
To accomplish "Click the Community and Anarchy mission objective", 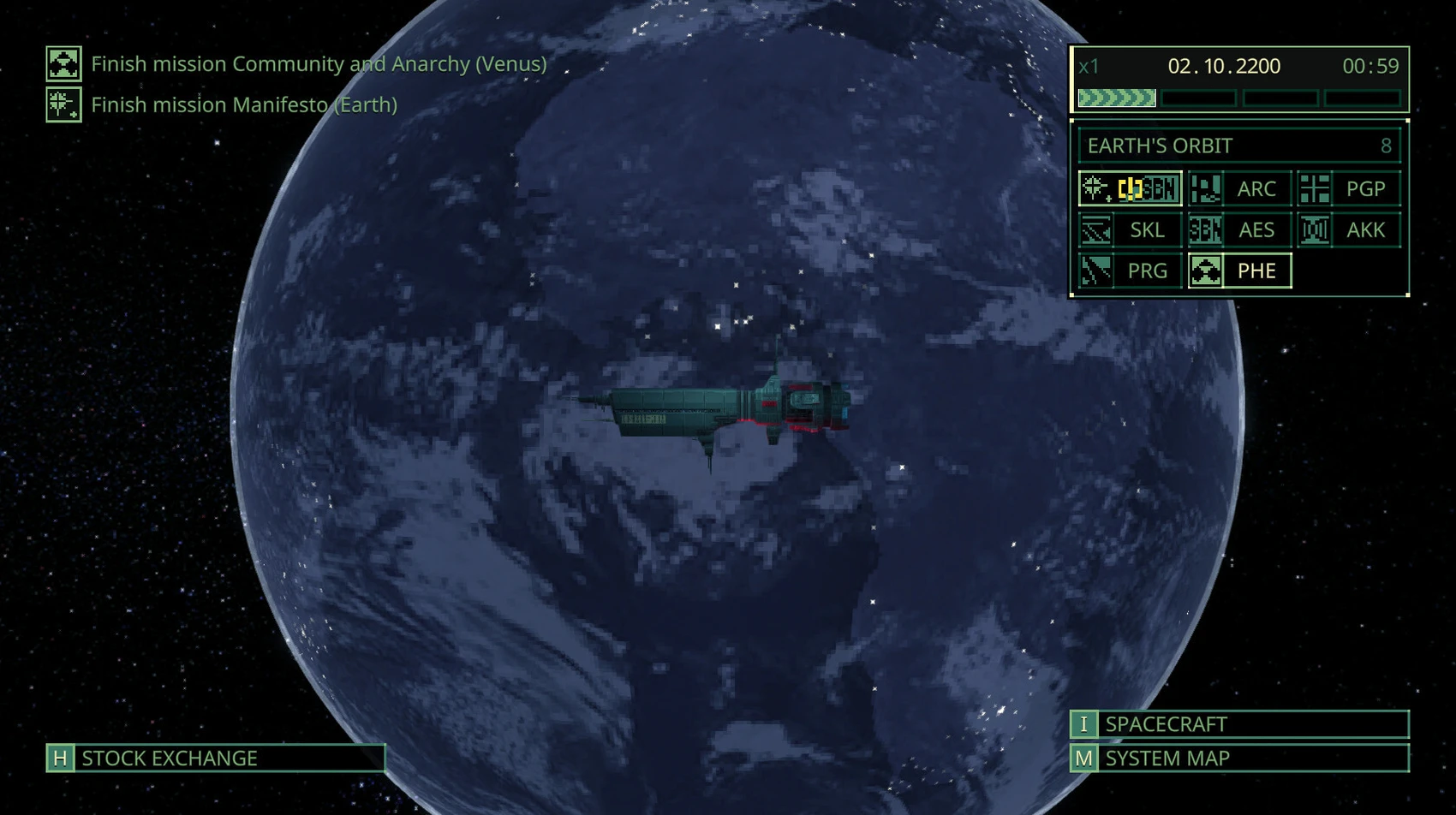I will tap(318, 64).
